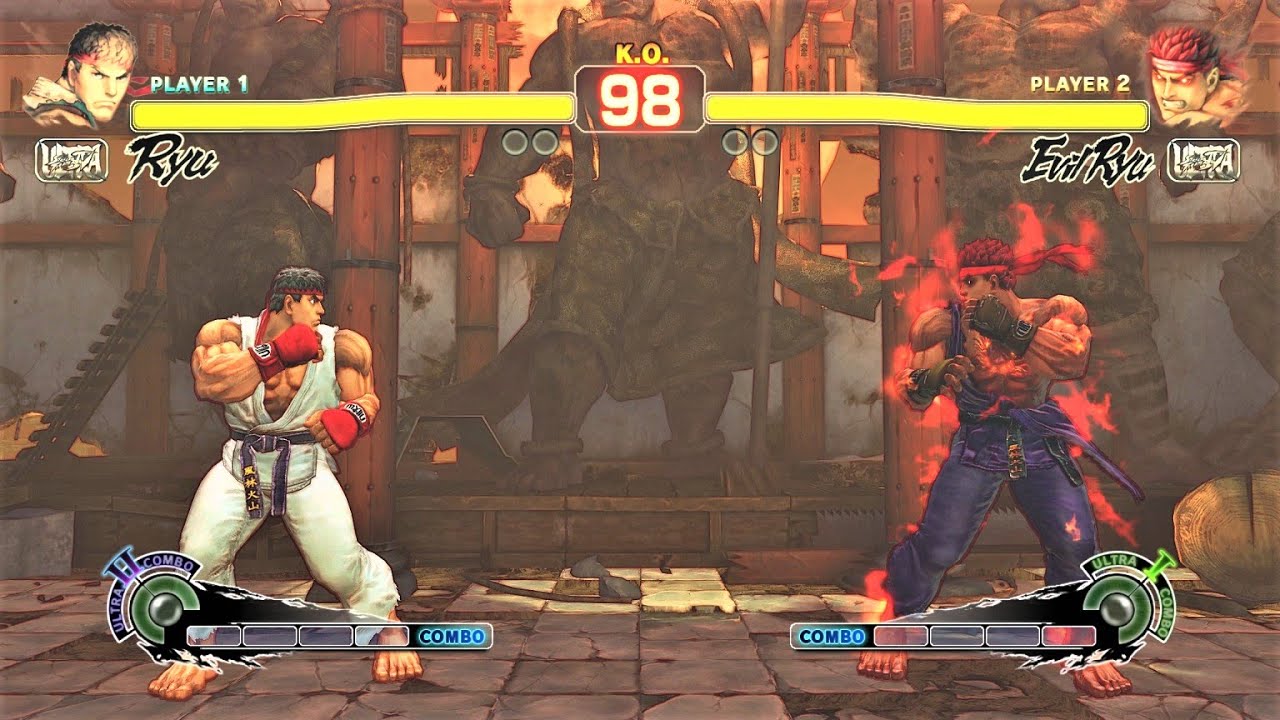1280x720 pixels.
Task: Click the round timer showing 98
Action: (640, 100)
